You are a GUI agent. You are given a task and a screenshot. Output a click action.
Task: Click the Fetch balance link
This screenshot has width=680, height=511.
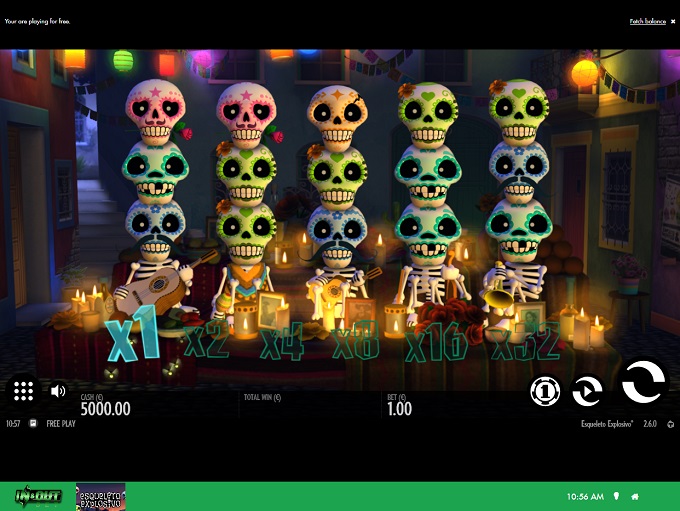pyautogui.click(x=647, y=21)
